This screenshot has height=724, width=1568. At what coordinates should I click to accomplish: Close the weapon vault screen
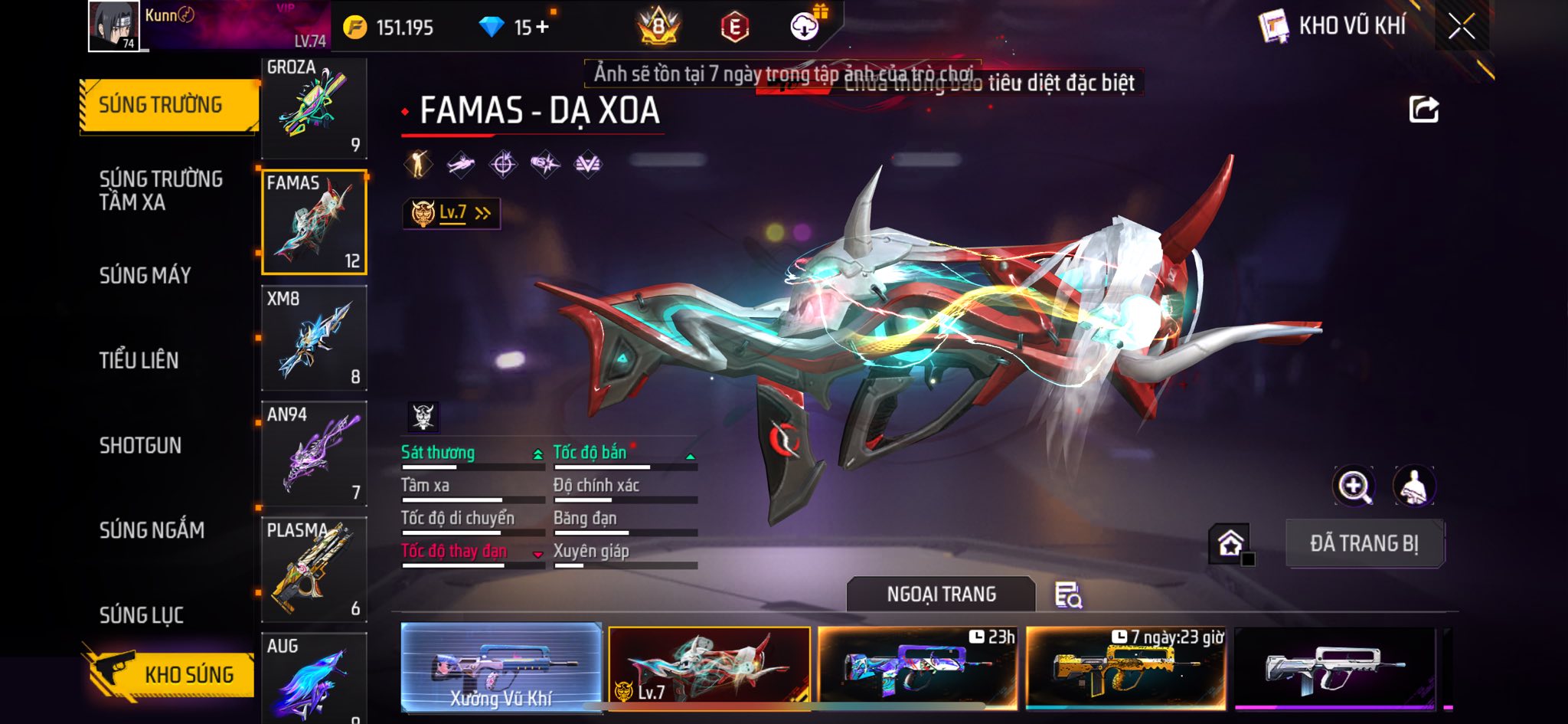(1461, 27)
